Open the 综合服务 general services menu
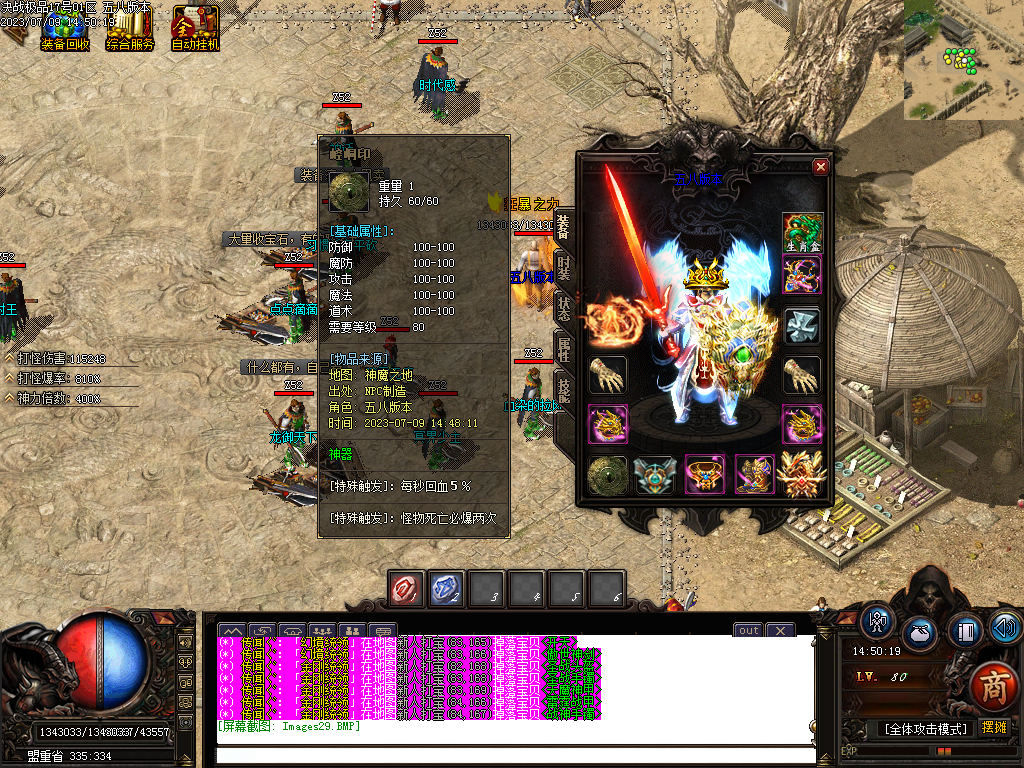The width and height of the screenshot is (1024, 768). [x=130, y=28]
